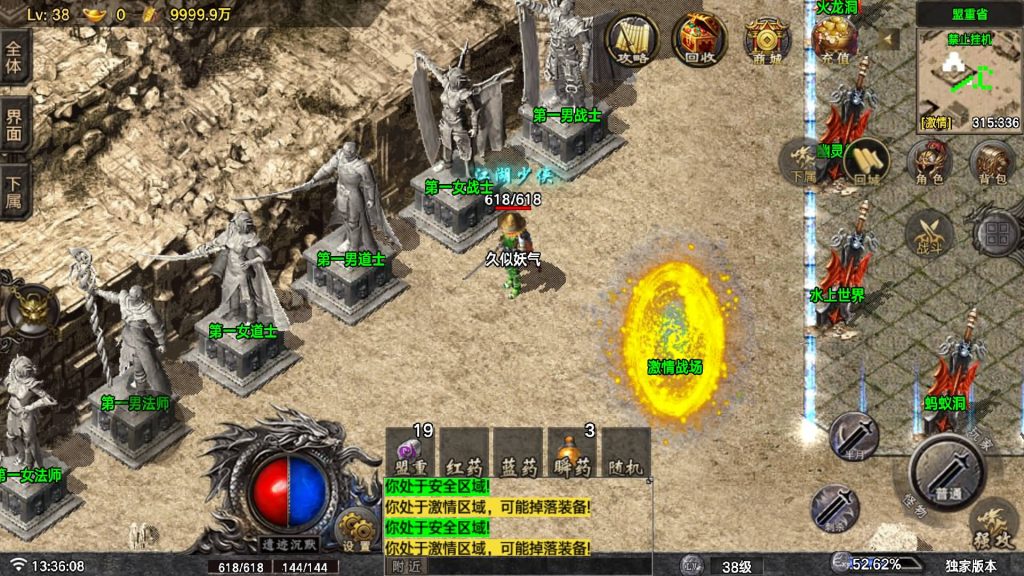
Task: Use the 回城 return-to-town scroll
Action: coord(865,162)
